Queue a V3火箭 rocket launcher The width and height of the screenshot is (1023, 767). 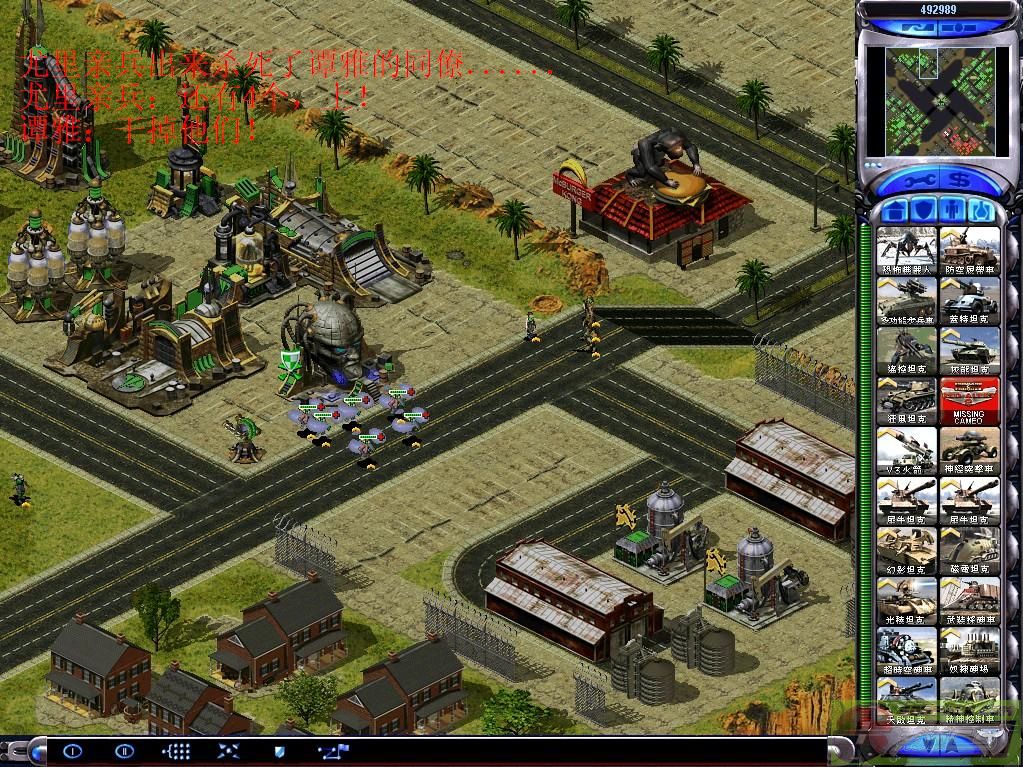click(x=908, y=450)
